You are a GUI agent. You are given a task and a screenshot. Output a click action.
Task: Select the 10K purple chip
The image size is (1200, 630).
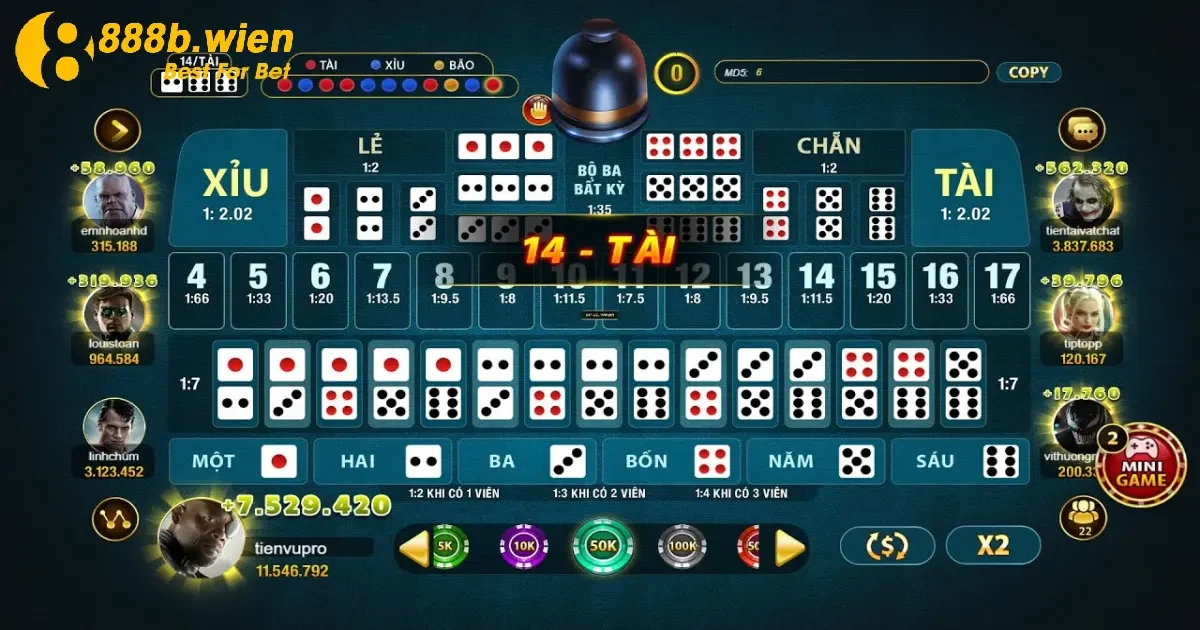(x=523, y=546)
